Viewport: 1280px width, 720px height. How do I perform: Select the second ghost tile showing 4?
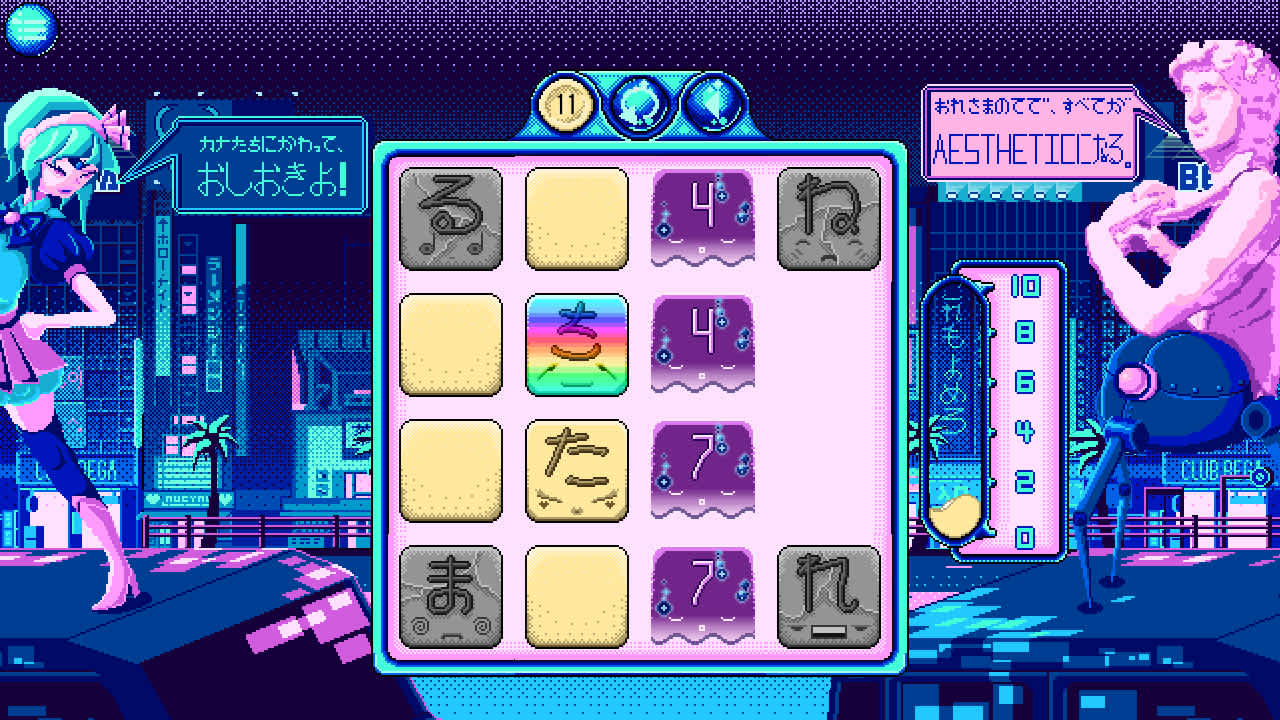(x=703, y=344)
